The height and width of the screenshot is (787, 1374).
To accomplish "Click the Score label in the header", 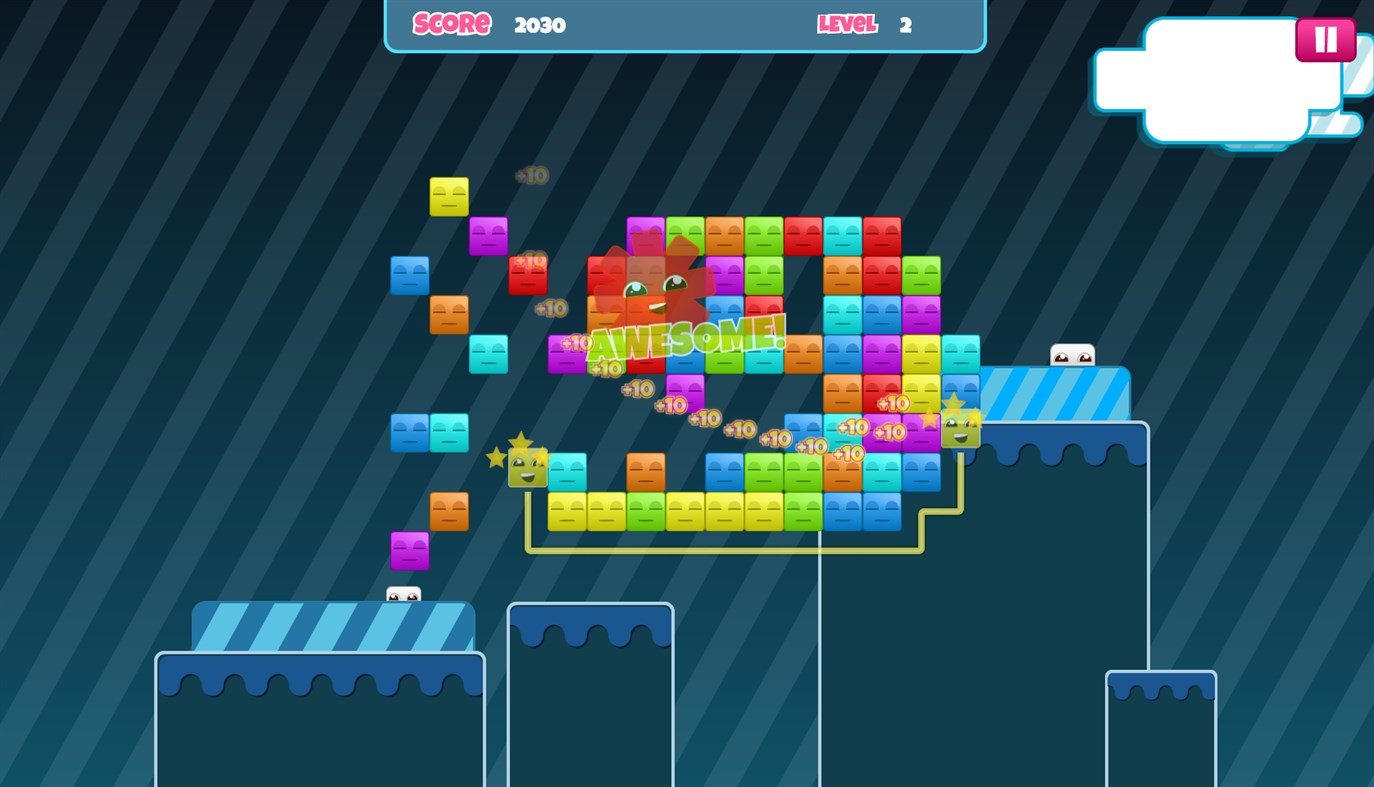I will point(451,24).
